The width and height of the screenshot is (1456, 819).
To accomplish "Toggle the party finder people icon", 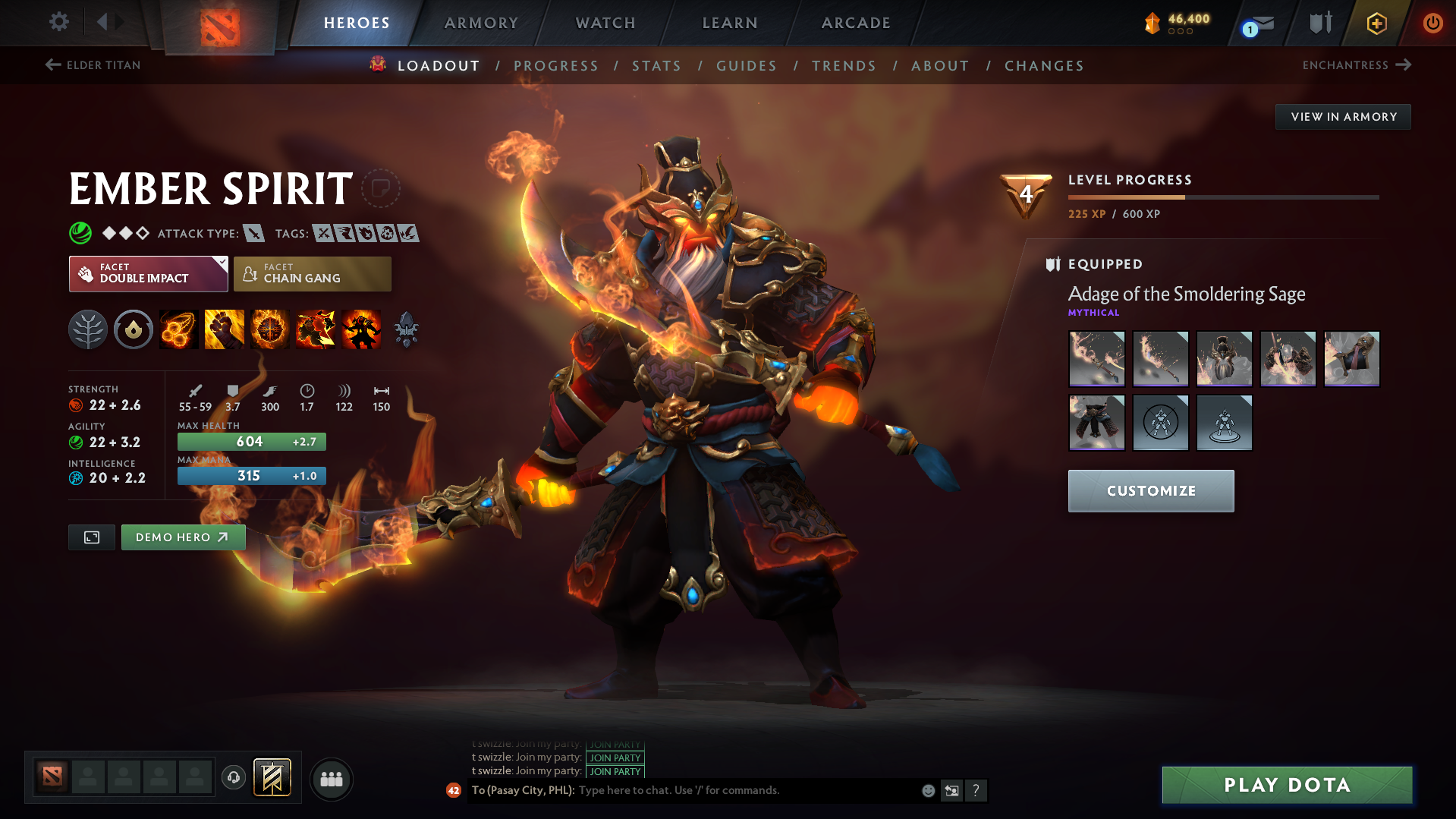I will coord(331,779).
